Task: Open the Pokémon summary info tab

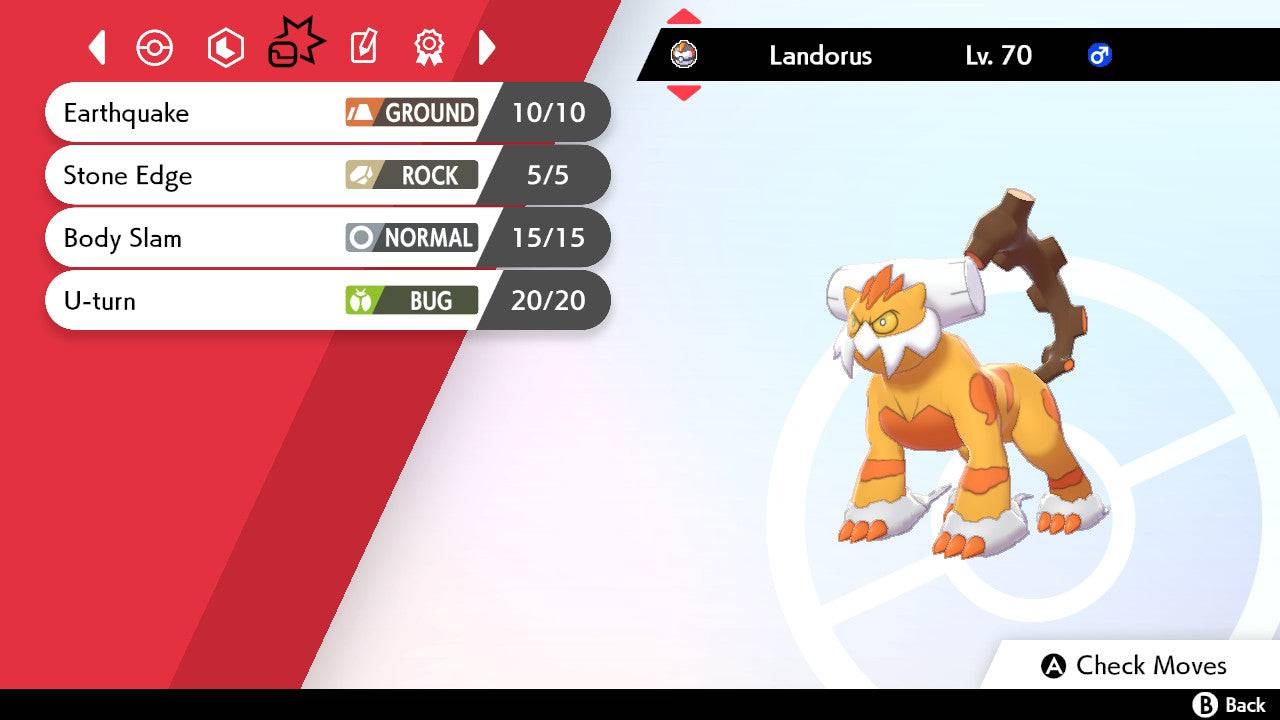Action: pyautogui.click(x=155, y=47)
